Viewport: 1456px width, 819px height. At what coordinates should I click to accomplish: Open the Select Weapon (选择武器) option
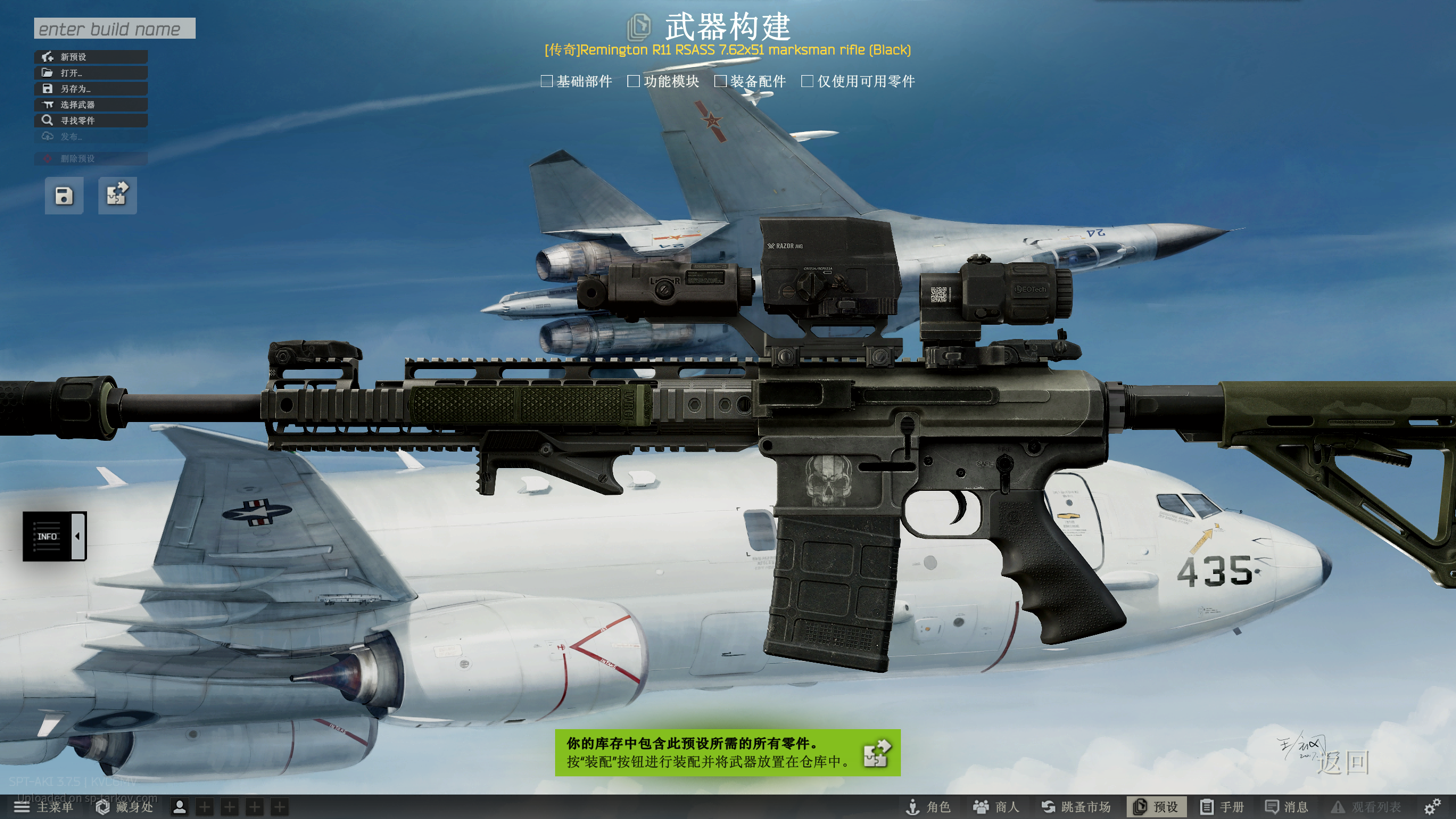point(91,105)
